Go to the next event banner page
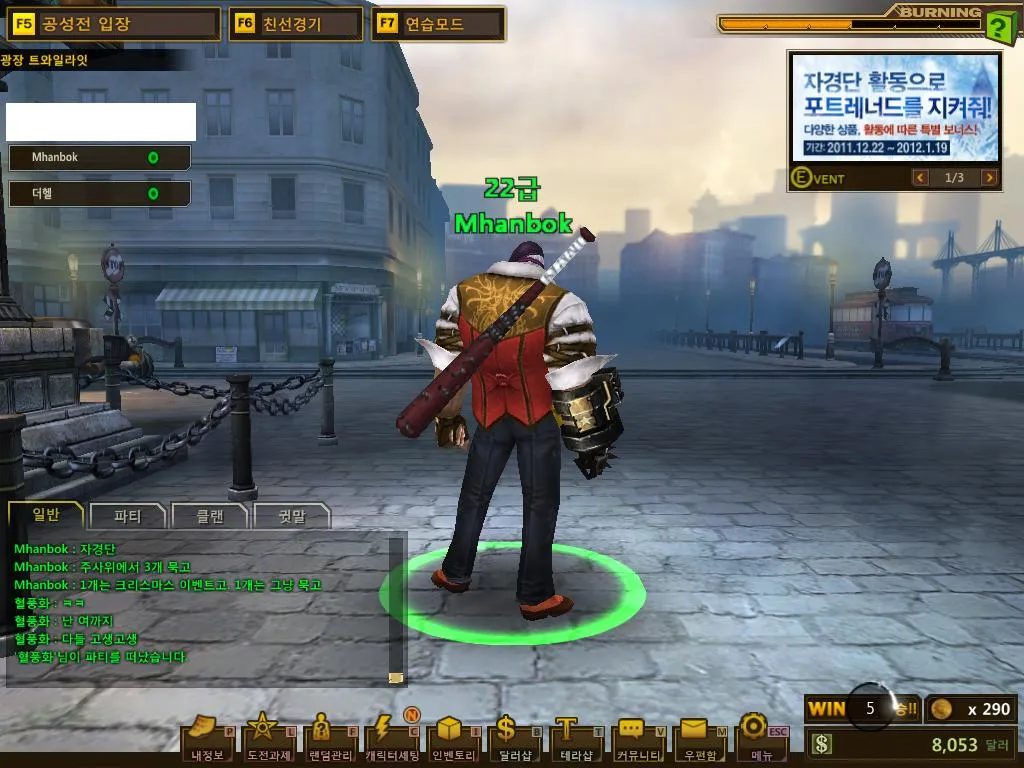The width and height of the screenshot is (1024, 768). click(989, 178)
